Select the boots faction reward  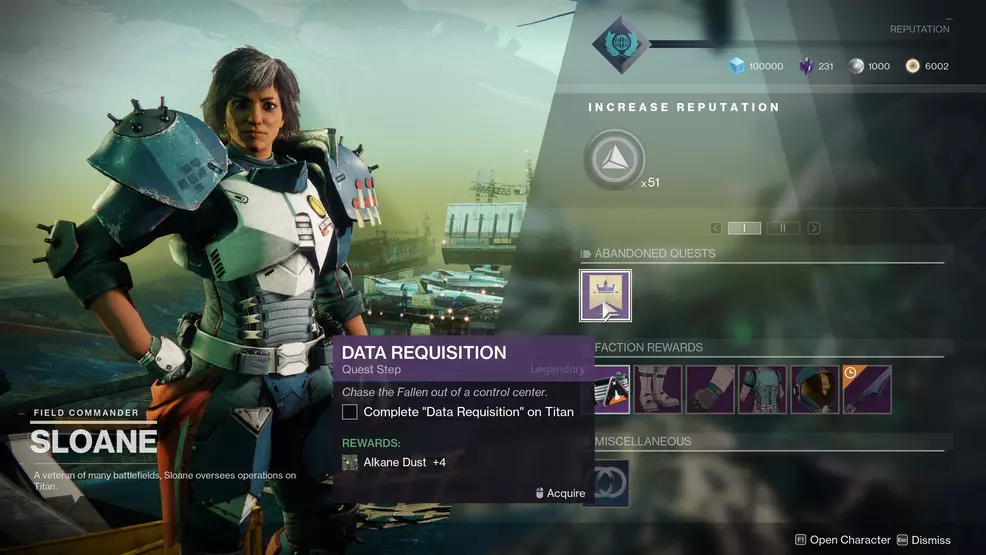coord(658,389)
